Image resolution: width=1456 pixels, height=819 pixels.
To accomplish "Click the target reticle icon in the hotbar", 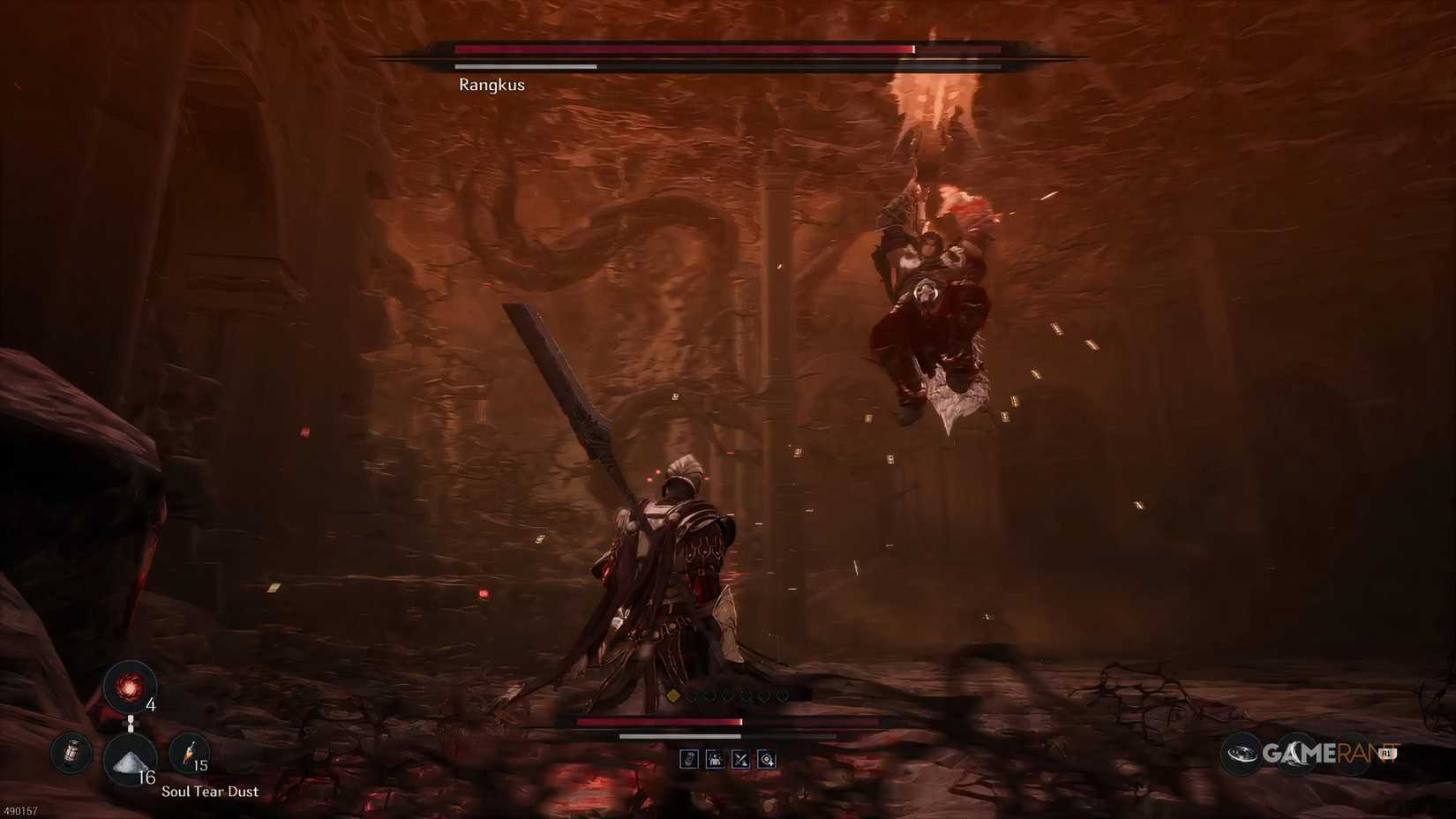I will 766,759.
